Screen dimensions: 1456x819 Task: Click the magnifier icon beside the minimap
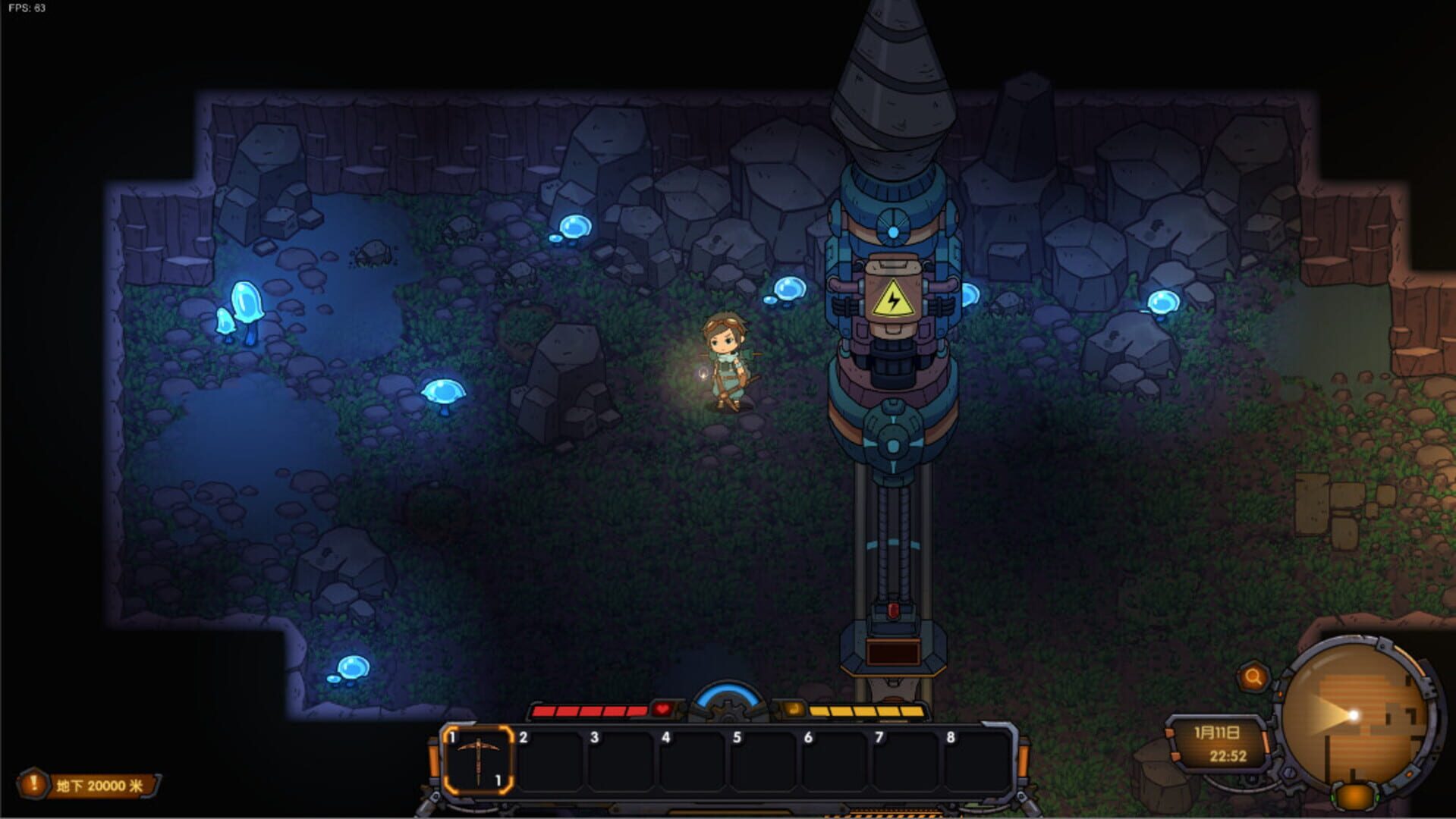tap(1253, 677)
